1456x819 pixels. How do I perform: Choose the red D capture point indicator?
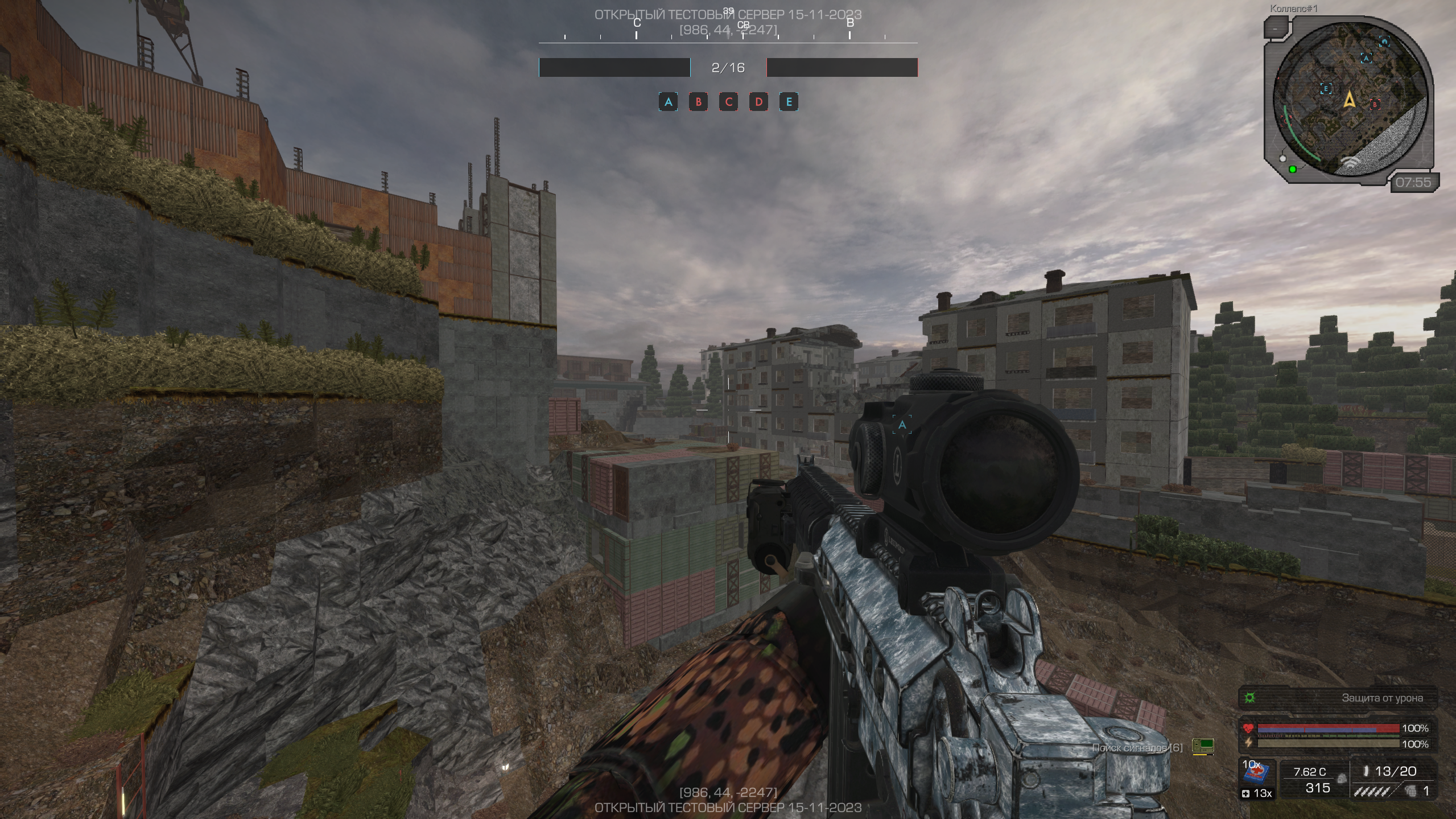[x=758, y=102]
